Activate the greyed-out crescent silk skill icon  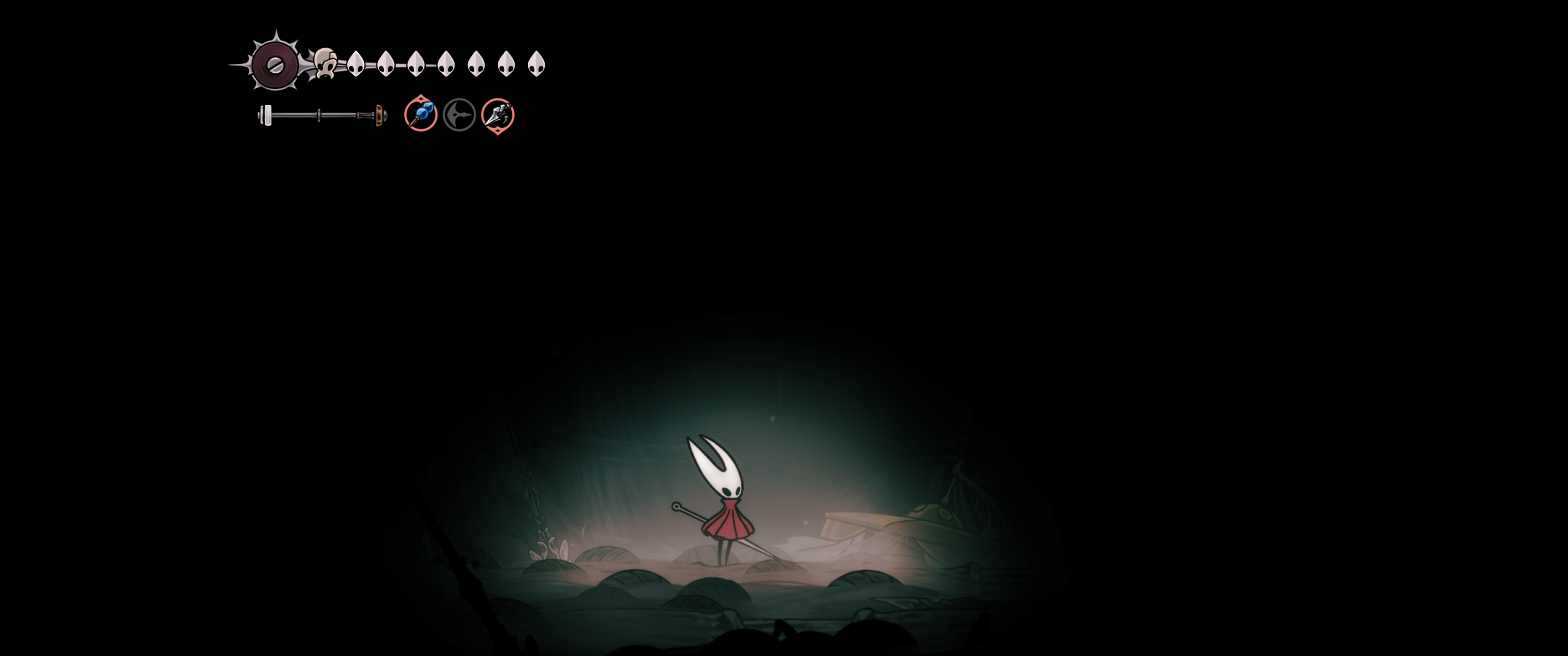(459, 115)
